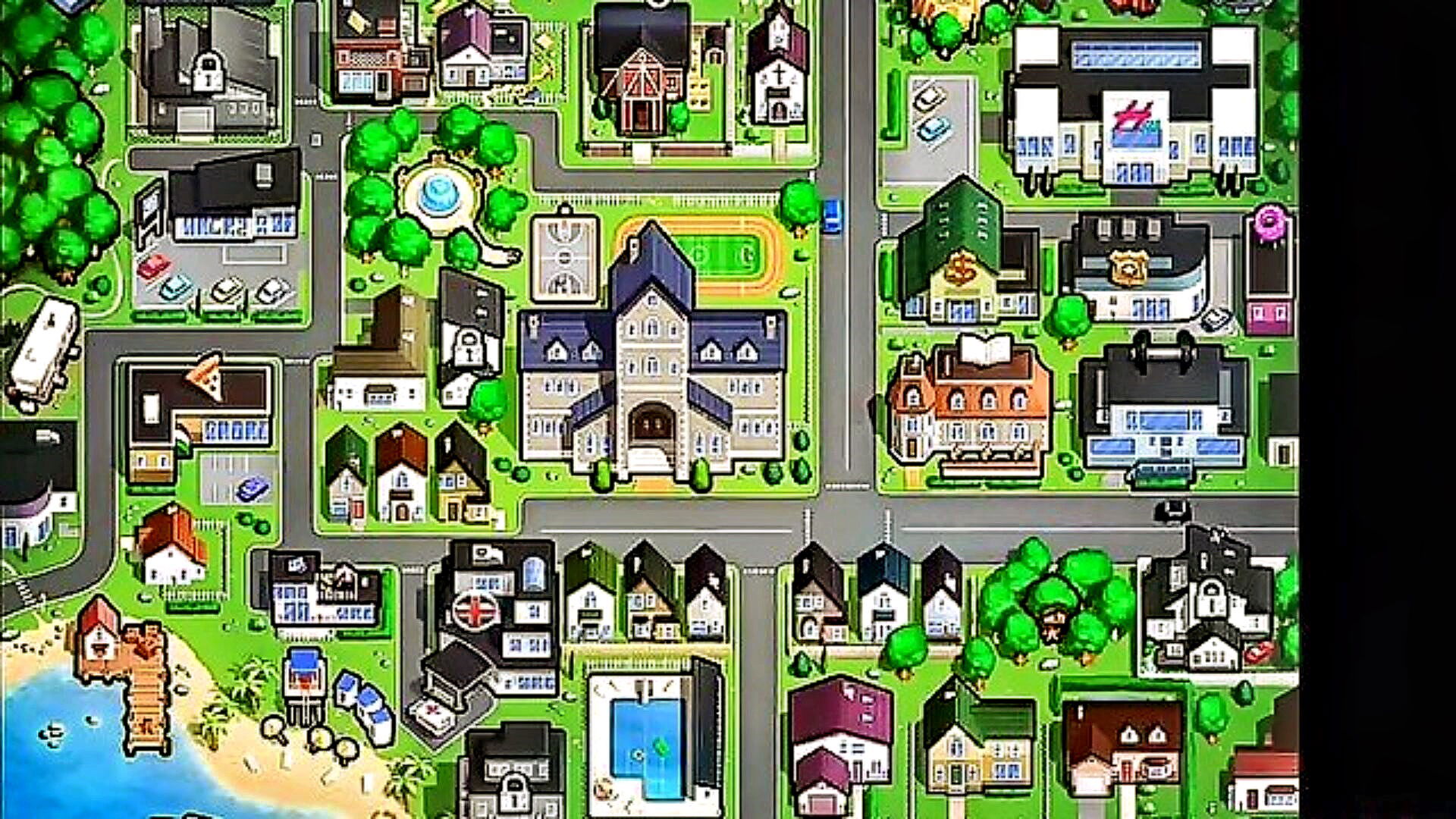Select the red barn building
Screen dimensions: 1456x819
(x=643, y=83)
